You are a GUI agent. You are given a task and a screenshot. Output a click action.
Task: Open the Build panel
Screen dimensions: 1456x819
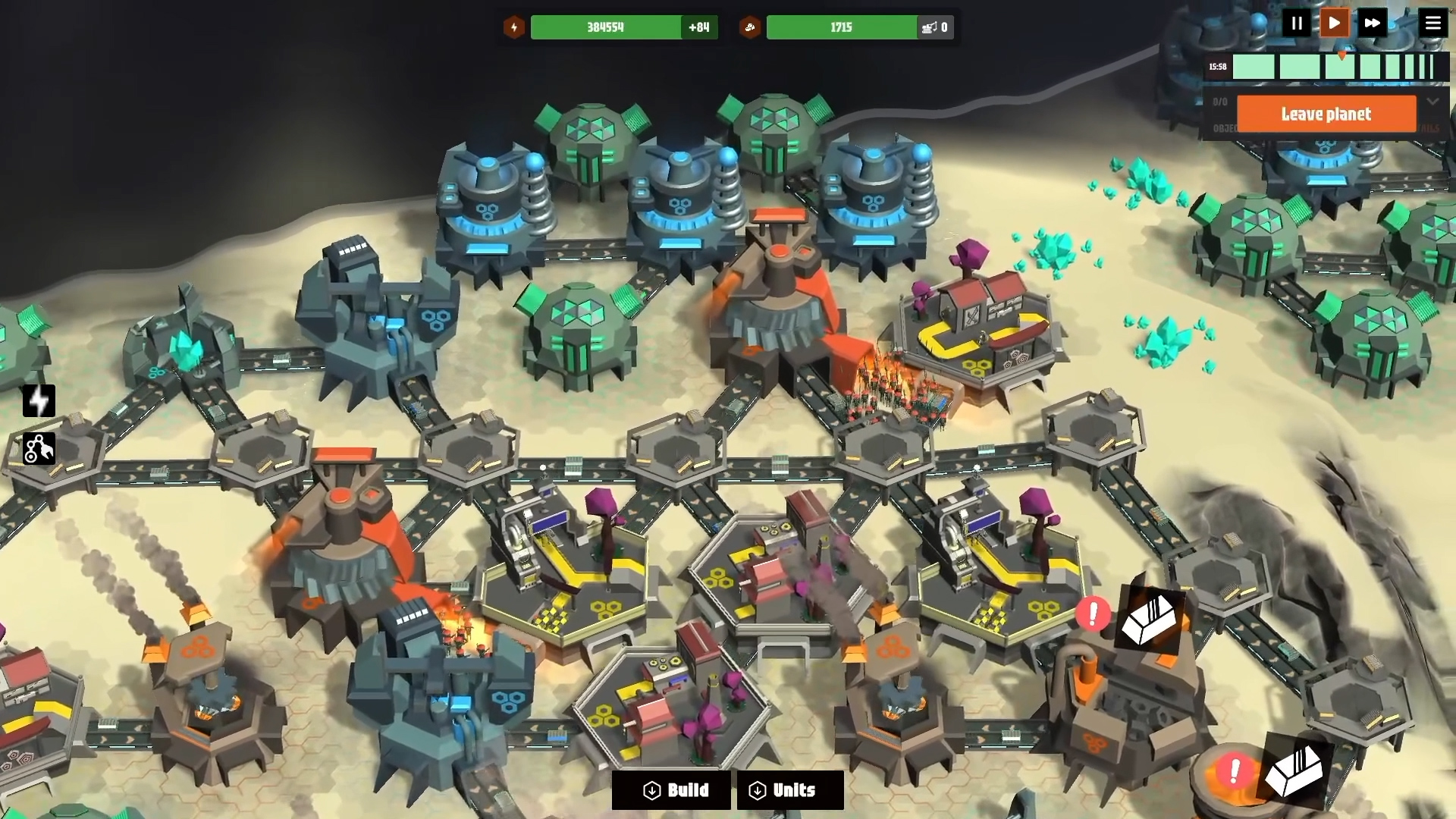point(670,790)
